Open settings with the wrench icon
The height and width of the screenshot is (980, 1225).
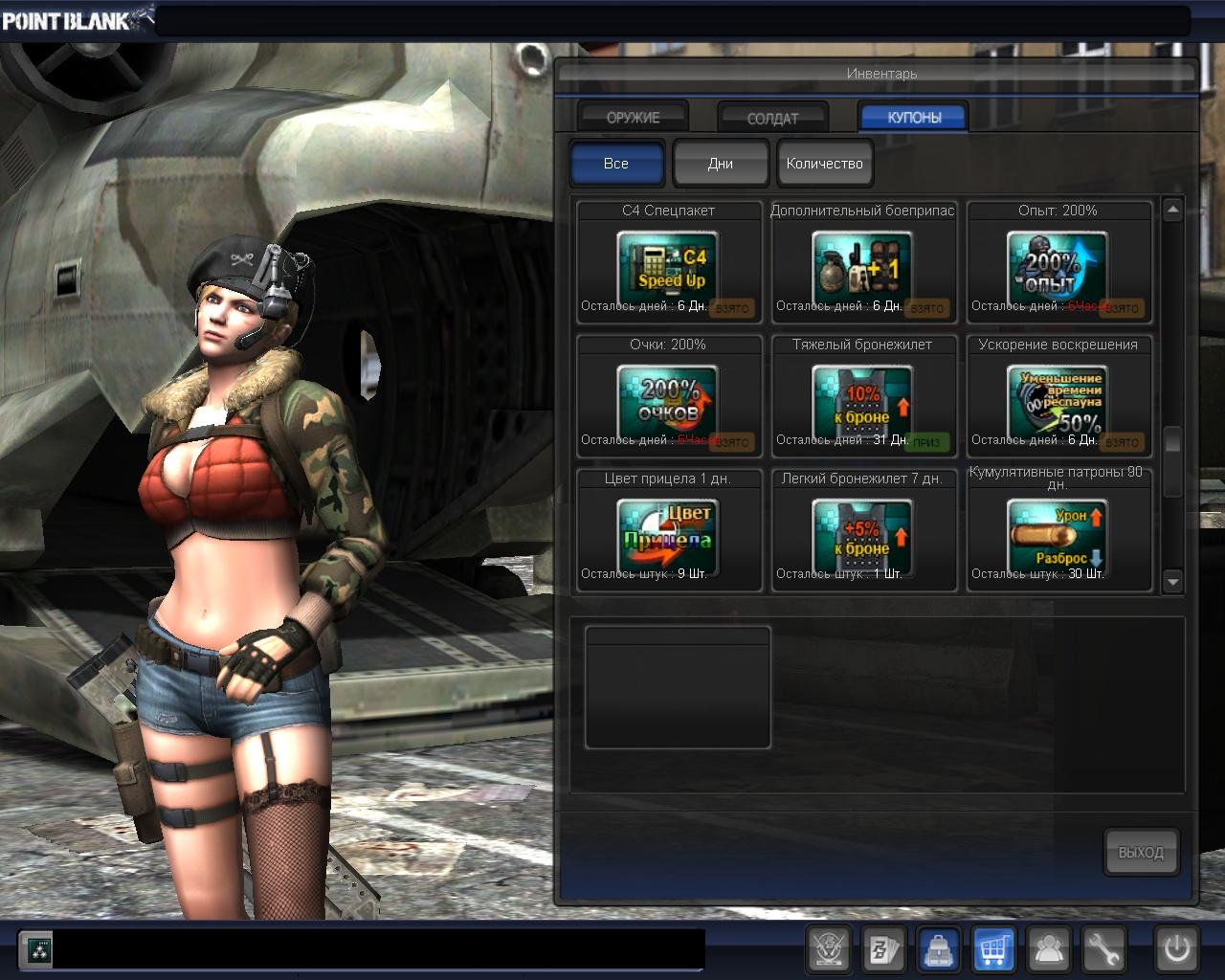(1103, 950)
